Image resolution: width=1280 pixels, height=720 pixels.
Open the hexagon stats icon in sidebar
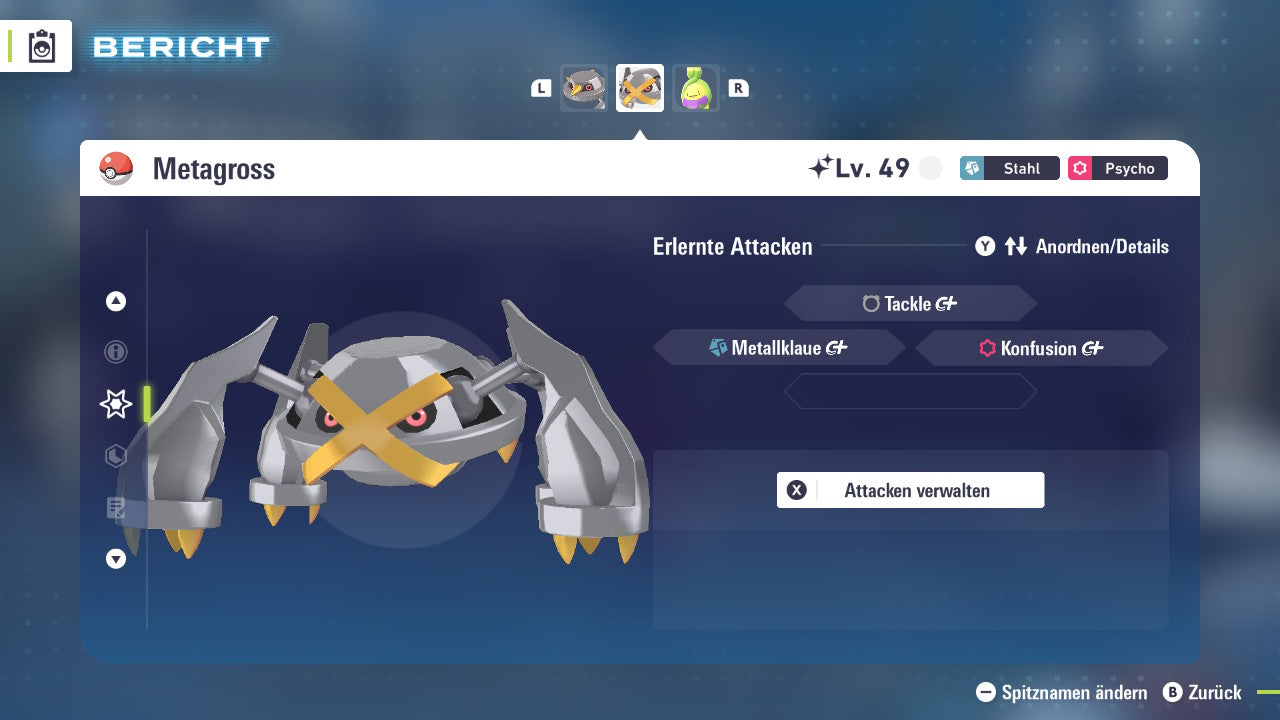coord(115,456)
